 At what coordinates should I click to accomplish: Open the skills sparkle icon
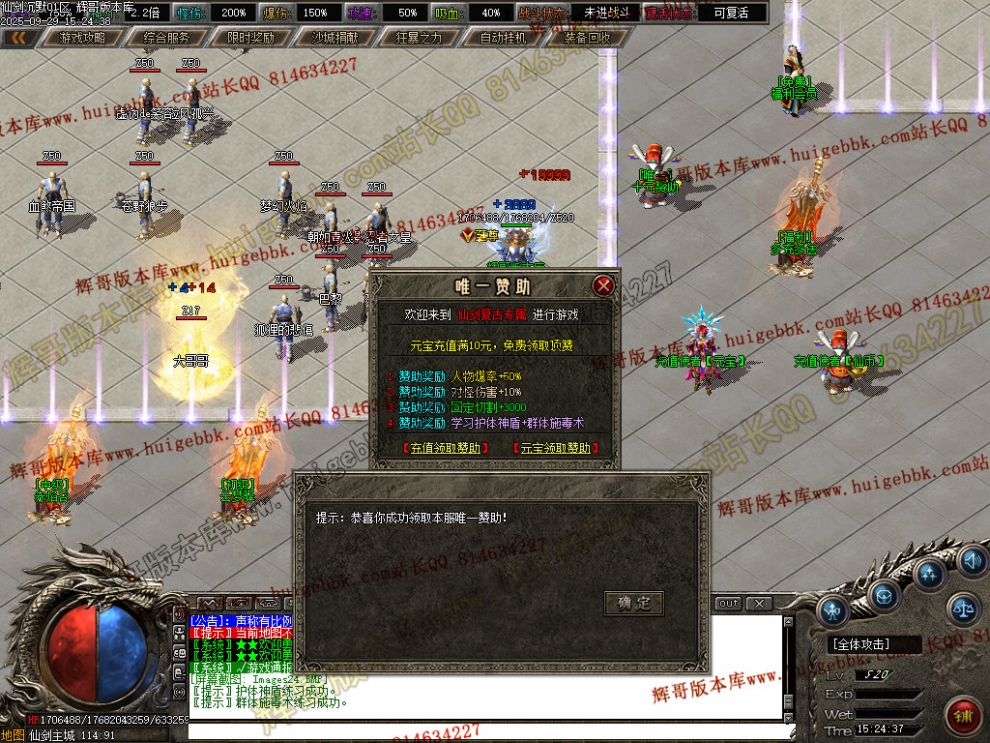930,574
